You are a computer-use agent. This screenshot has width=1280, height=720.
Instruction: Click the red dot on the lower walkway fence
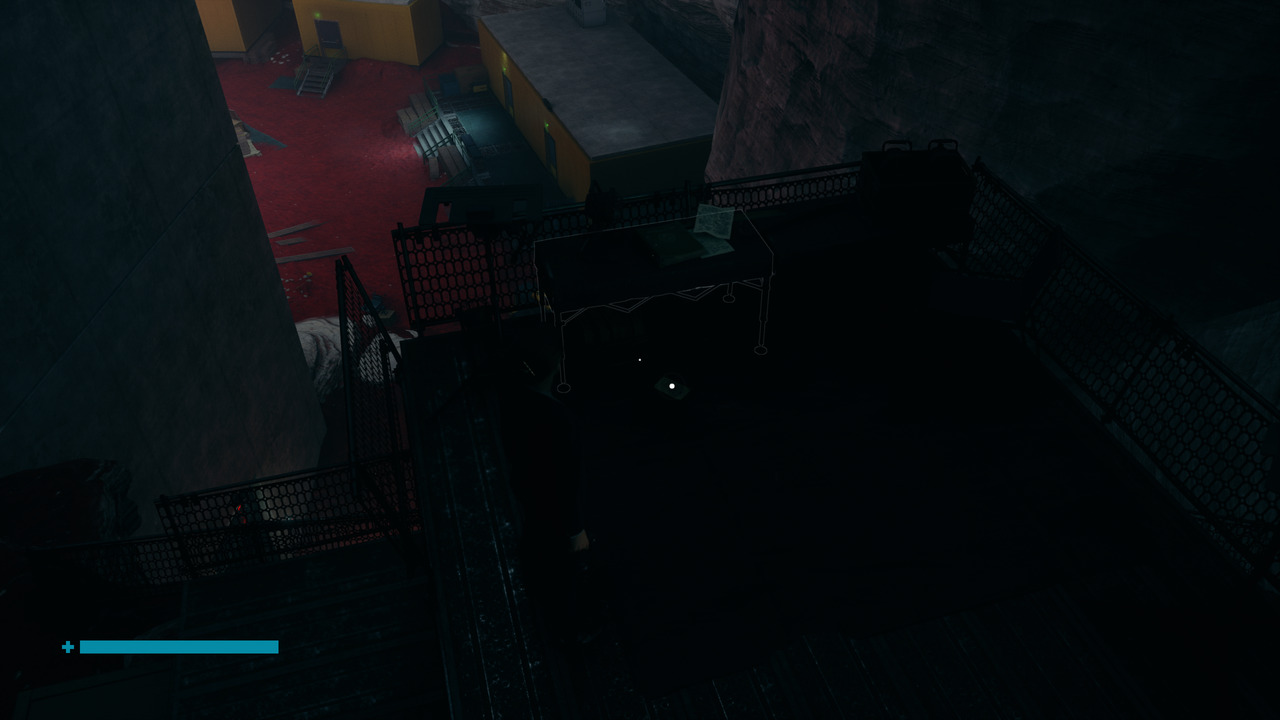(x=239, y=507)
